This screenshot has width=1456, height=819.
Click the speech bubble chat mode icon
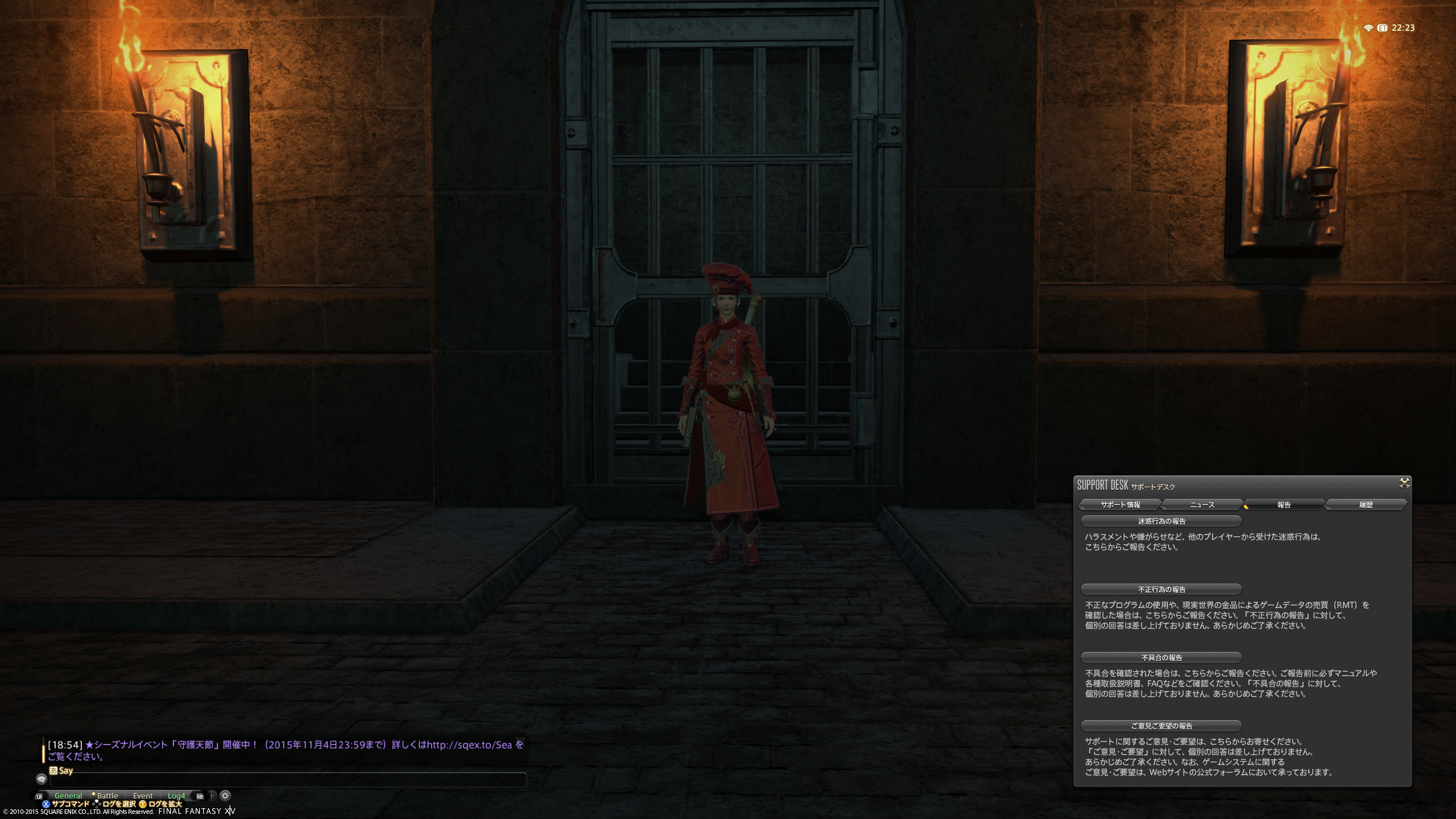[42, 779]
